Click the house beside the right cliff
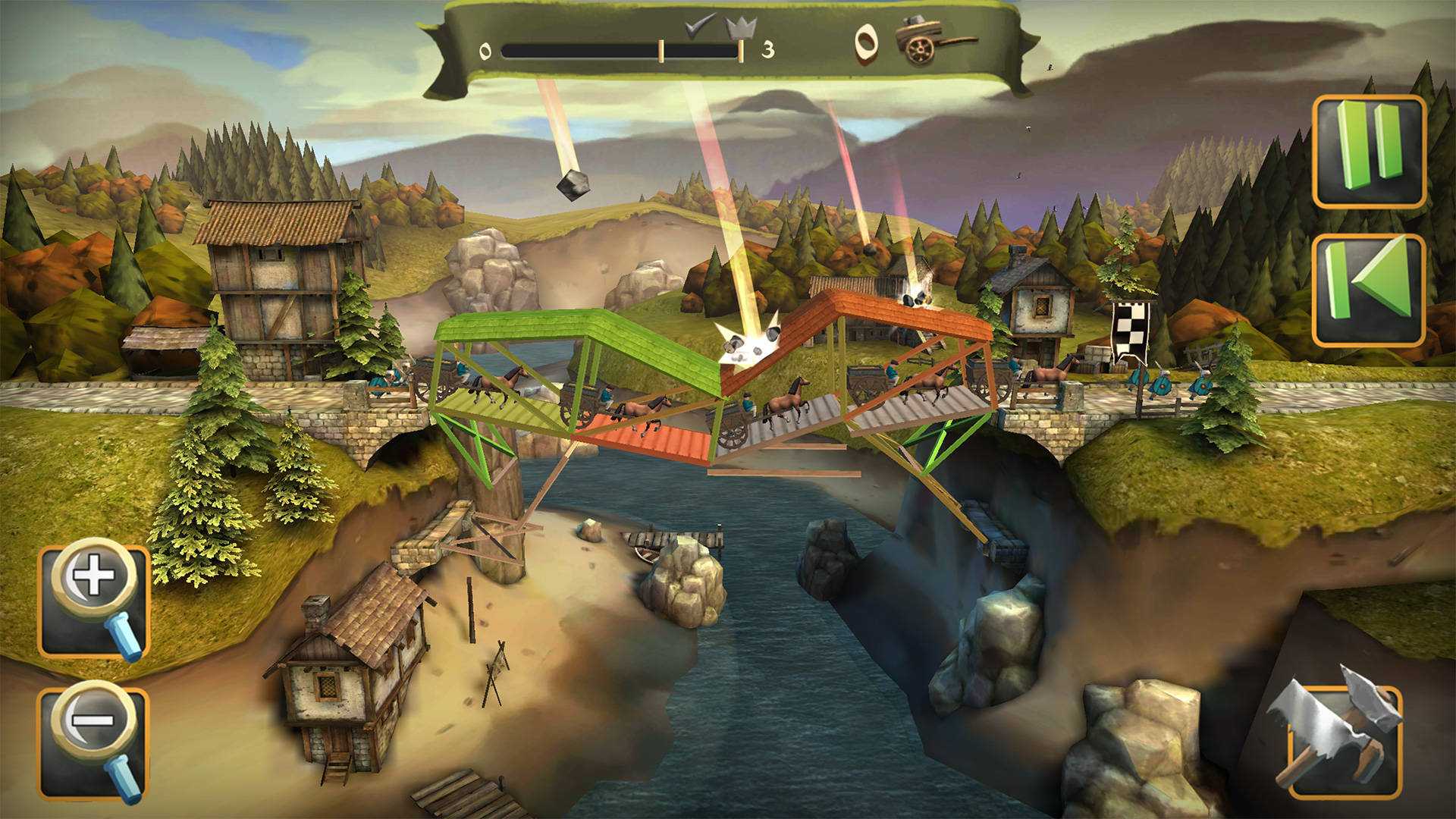The image size is (1456, 819). [1039, 303]
